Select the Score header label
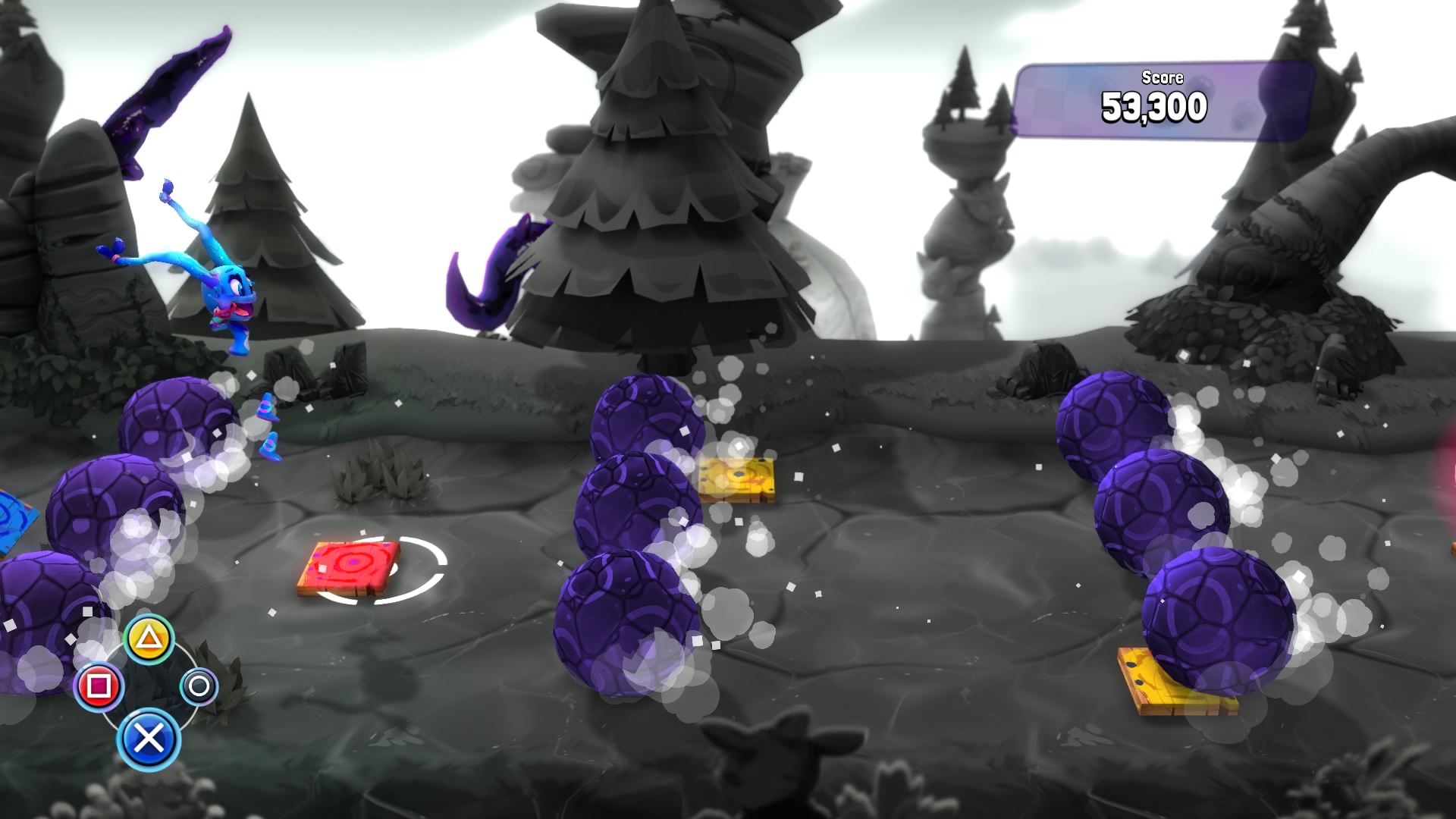The height and width of the screenshot is (819, 1456). pos(1162,77)
